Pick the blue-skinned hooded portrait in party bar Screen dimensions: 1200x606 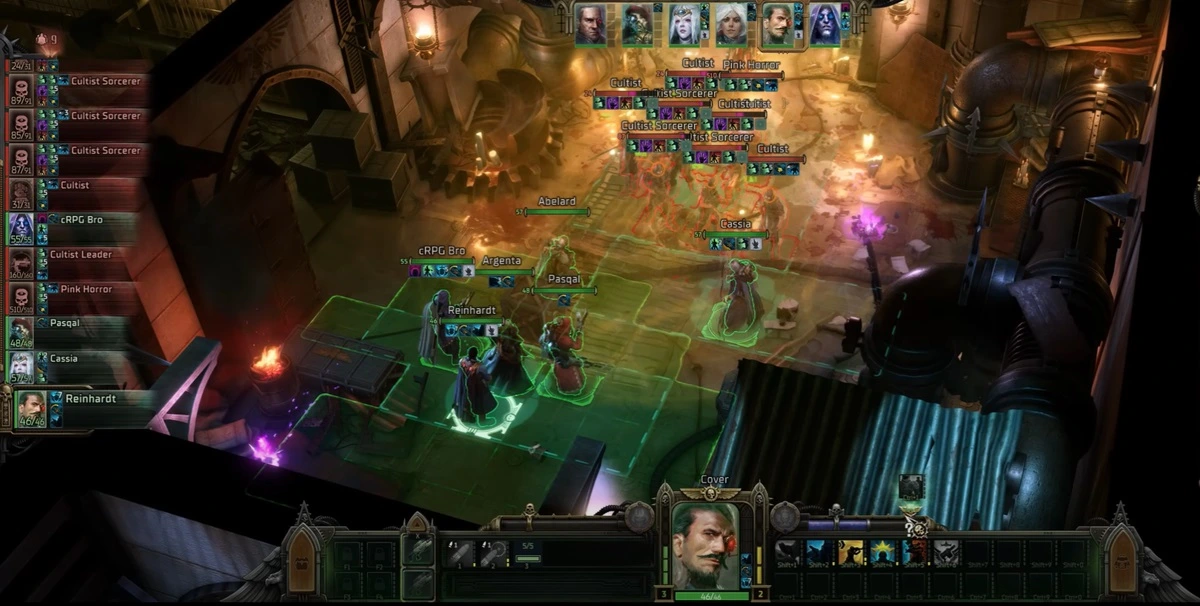(825, 24)
